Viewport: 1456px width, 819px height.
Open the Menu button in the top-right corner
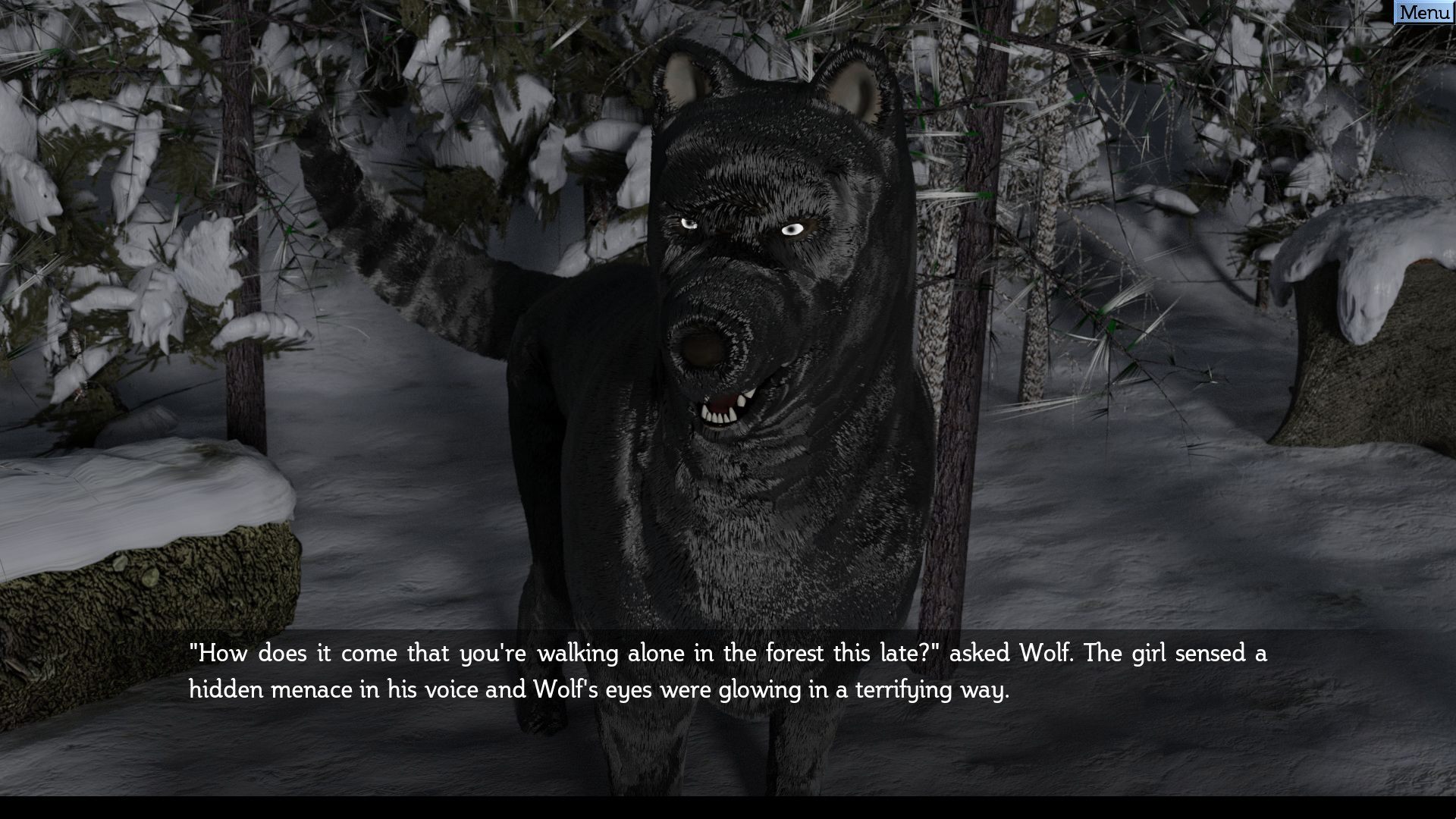[1423, 12]
